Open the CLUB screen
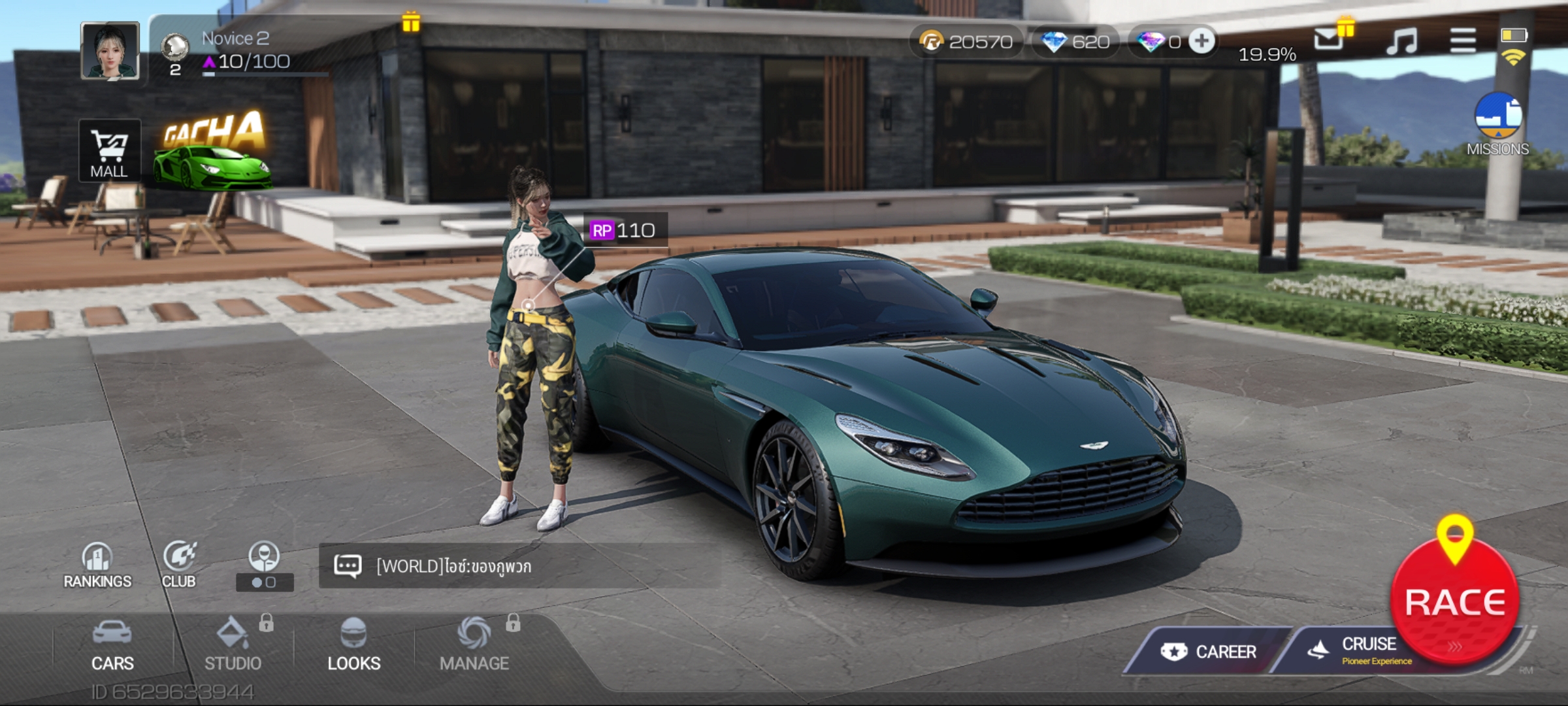This screenshot has width=1568, height=706. click(x=179, y=565)
